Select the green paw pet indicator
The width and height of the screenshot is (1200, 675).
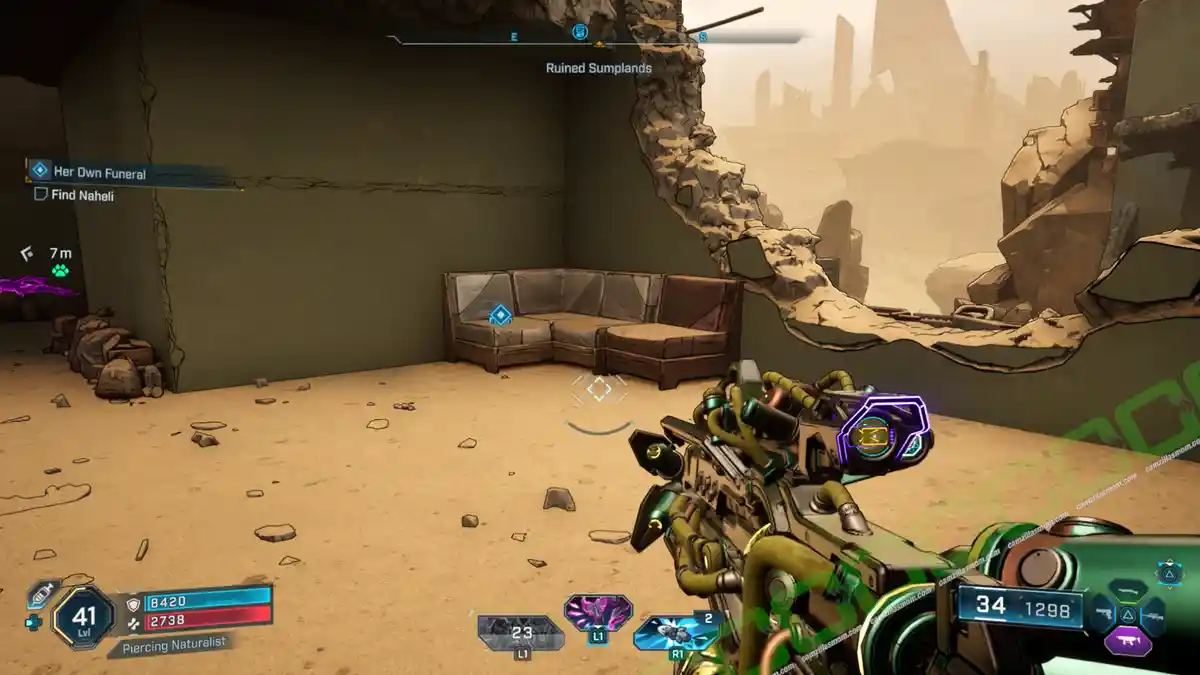[x=61, y=271]
